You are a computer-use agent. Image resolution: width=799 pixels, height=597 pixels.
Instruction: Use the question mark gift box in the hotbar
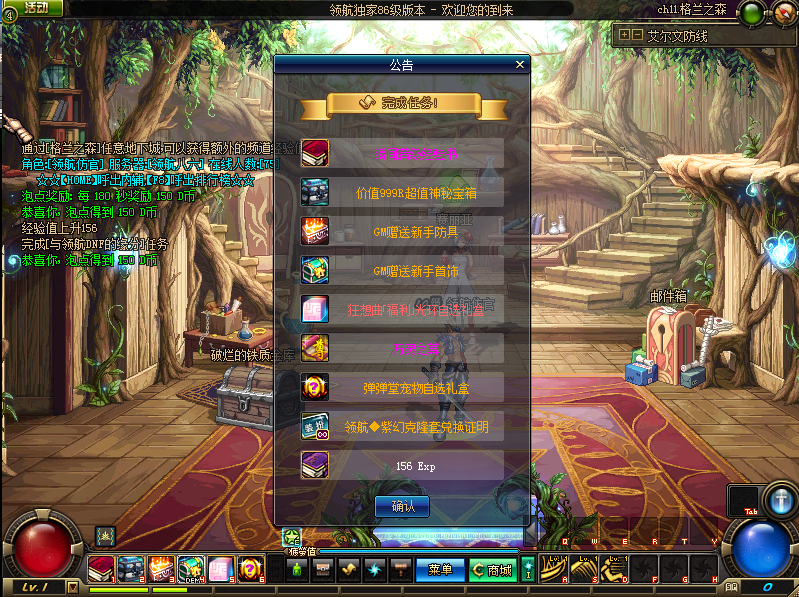[x=250, y=570]
